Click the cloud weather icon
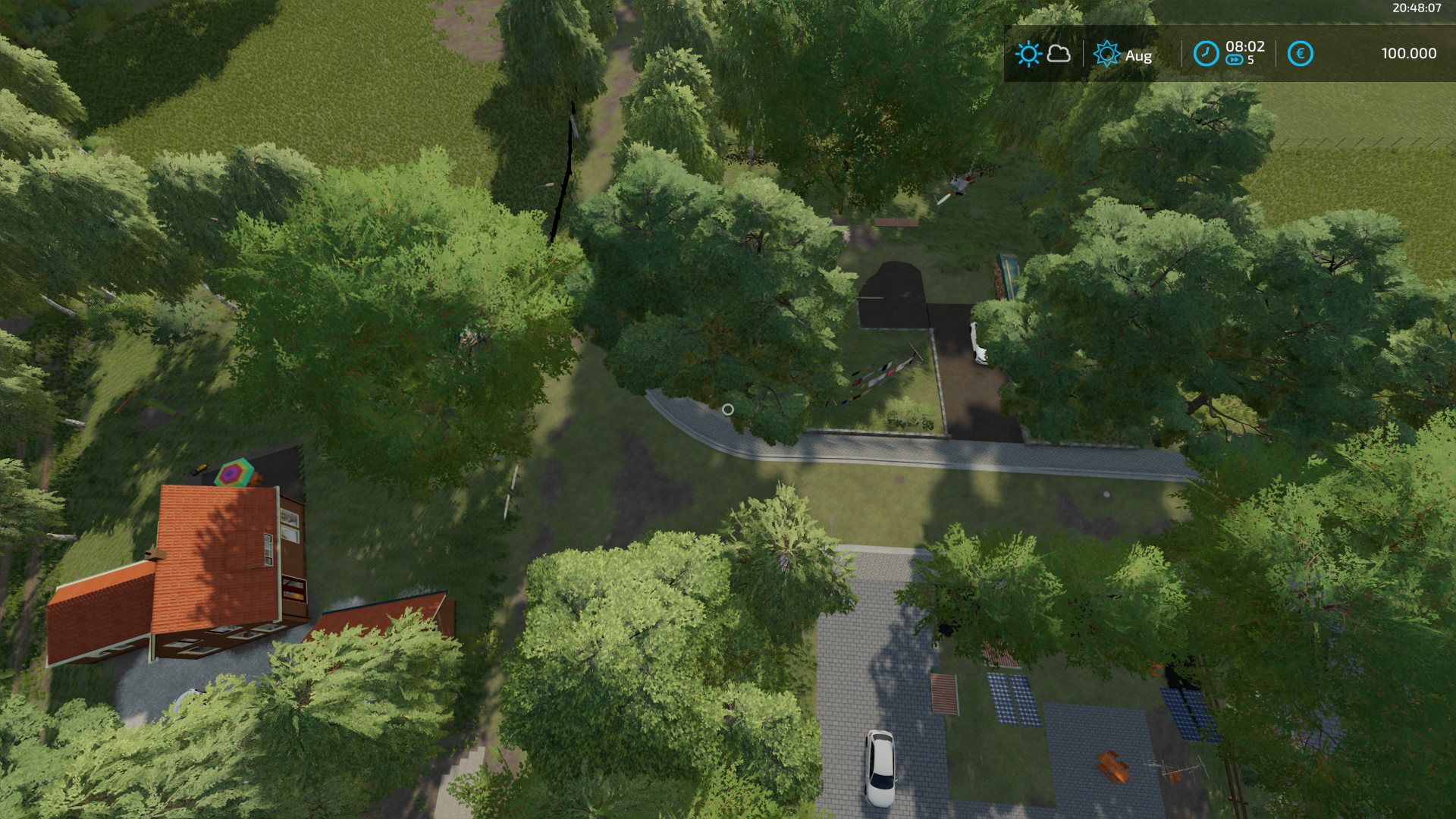The height and width of the screenshot is (819, 1456). (1059, 54)
